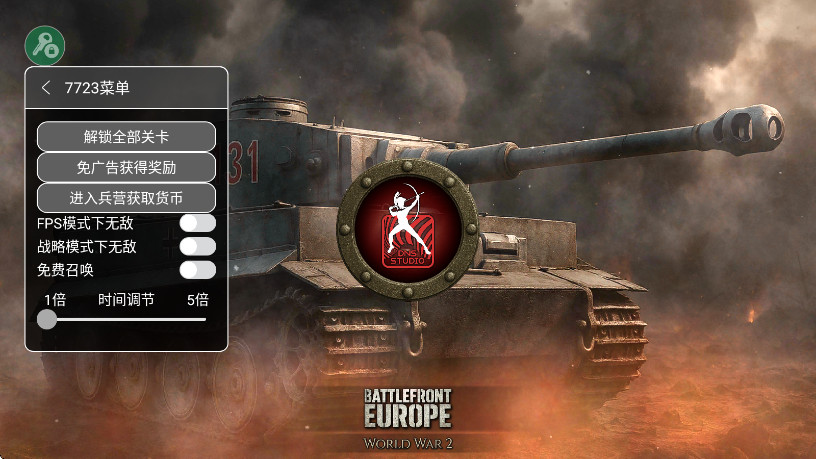Image resolution: width=816 pixels, height=459 pixels.
Task: Select the 免广告获得奖励 button
Action: [127, 167]
